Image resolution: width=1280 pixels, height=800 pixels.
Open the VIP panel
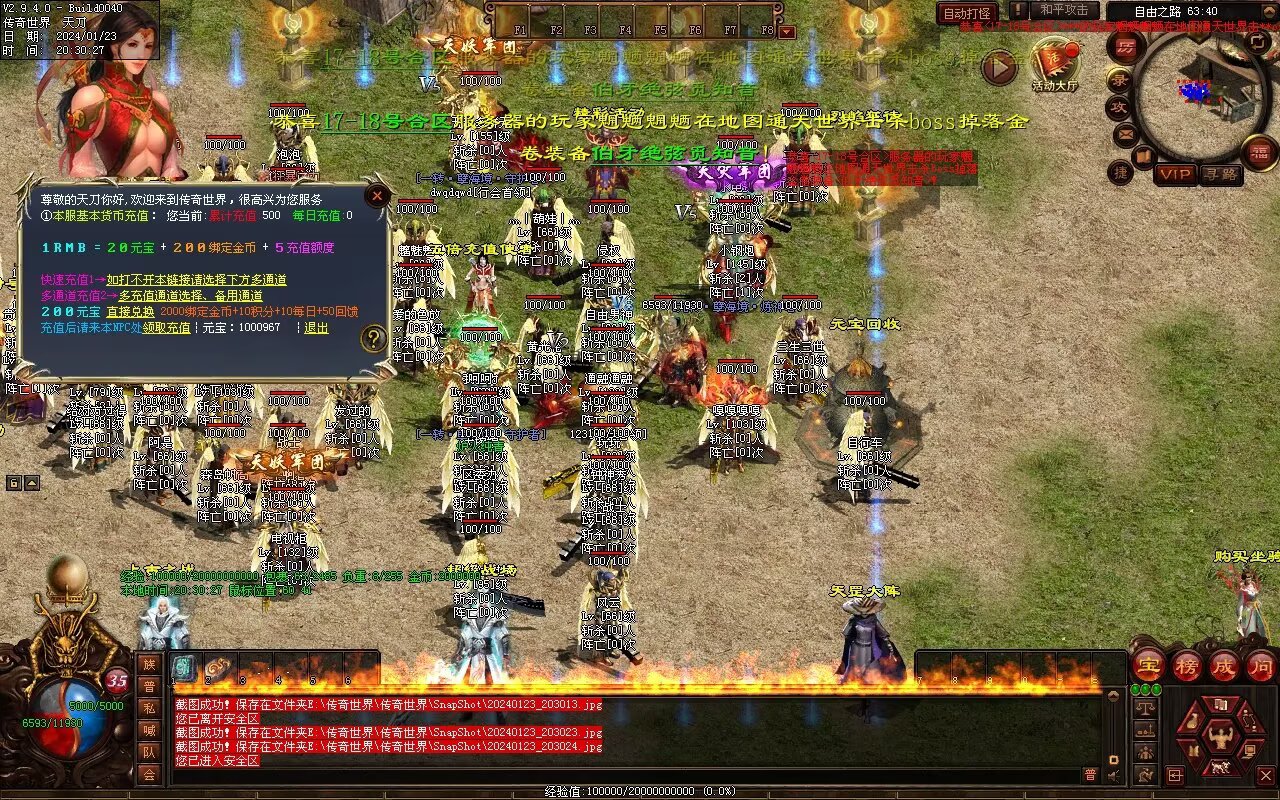tap(1175, 174)
